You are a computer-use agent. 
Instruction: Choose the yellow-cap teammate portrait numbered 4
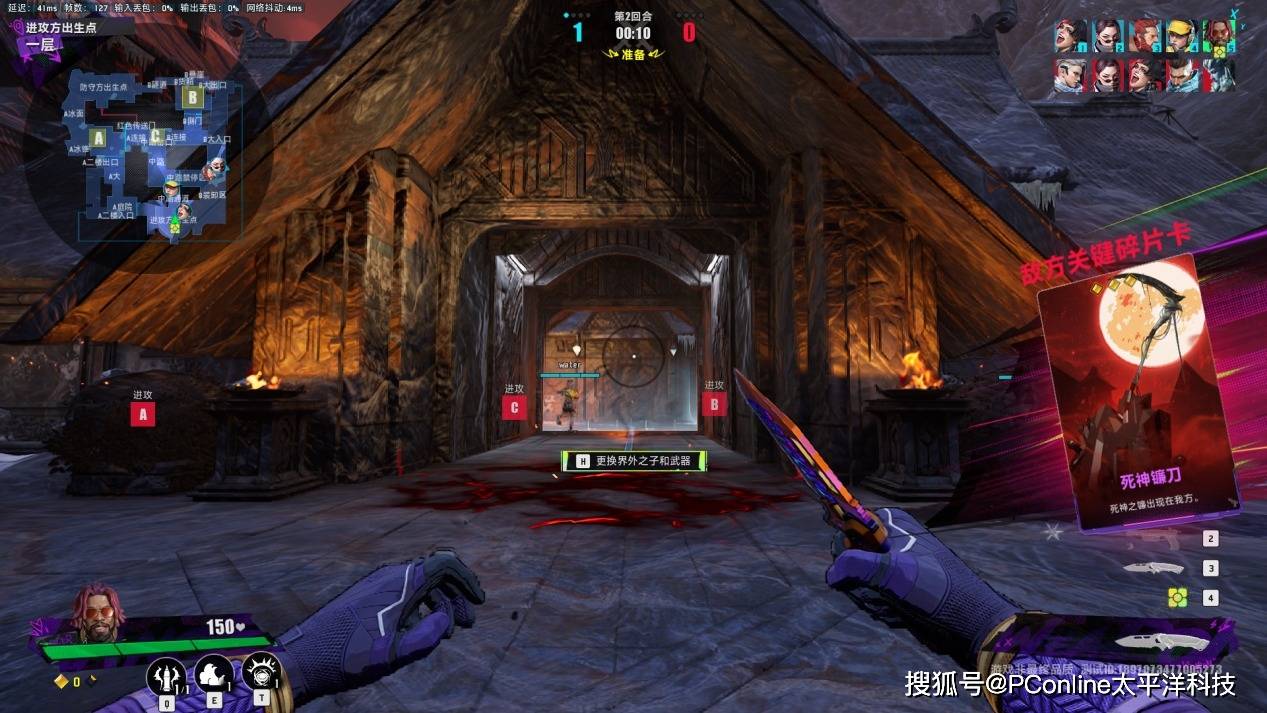(1181, 36)
